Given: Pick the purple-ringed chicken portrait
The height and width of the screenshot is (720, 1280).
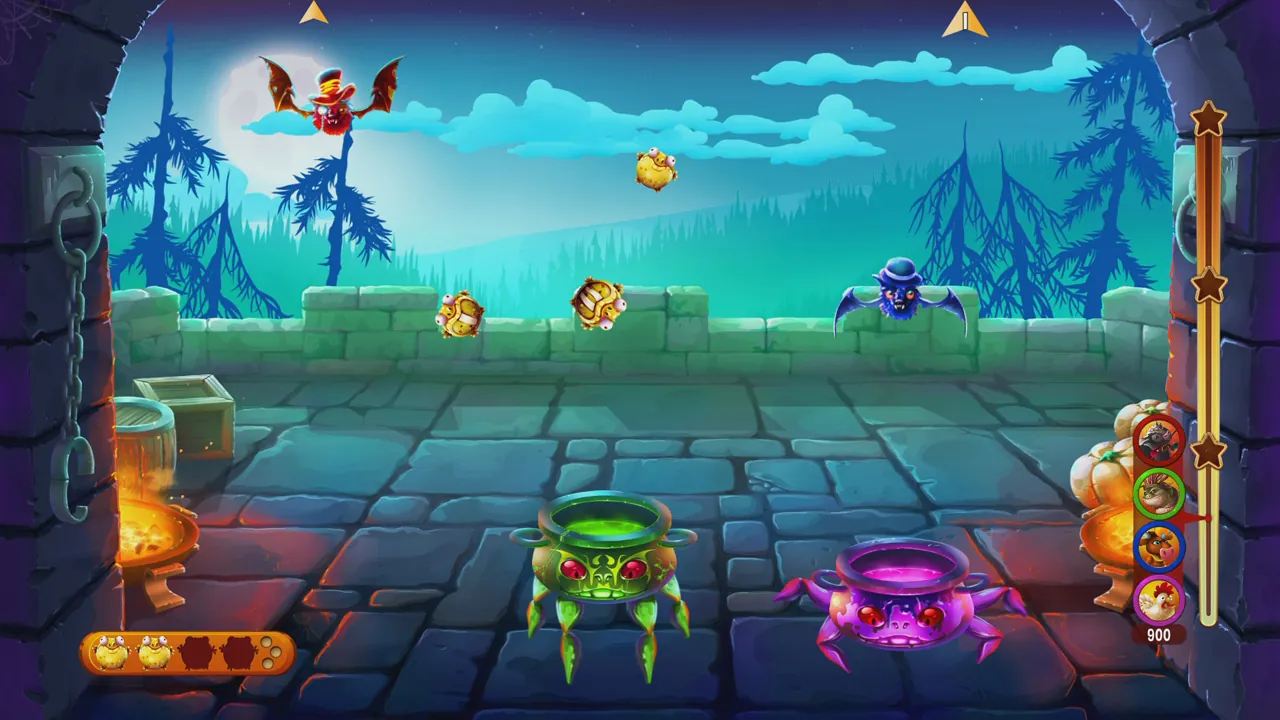Looking at the screenshot, I should [x=1159, y=599].
